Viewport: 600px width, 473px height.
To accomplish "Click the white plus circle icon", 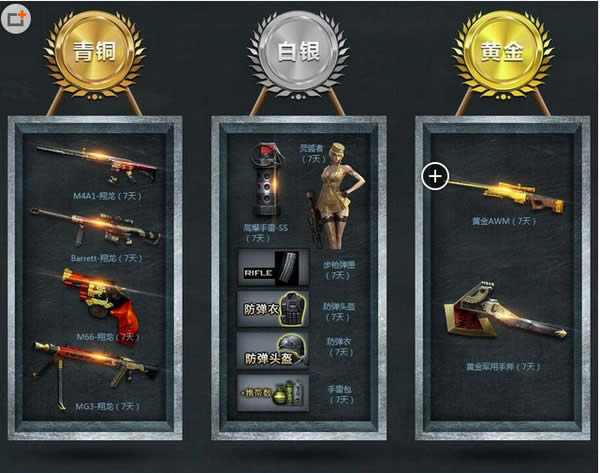I will pyautogui.click(x=435, y=177).
